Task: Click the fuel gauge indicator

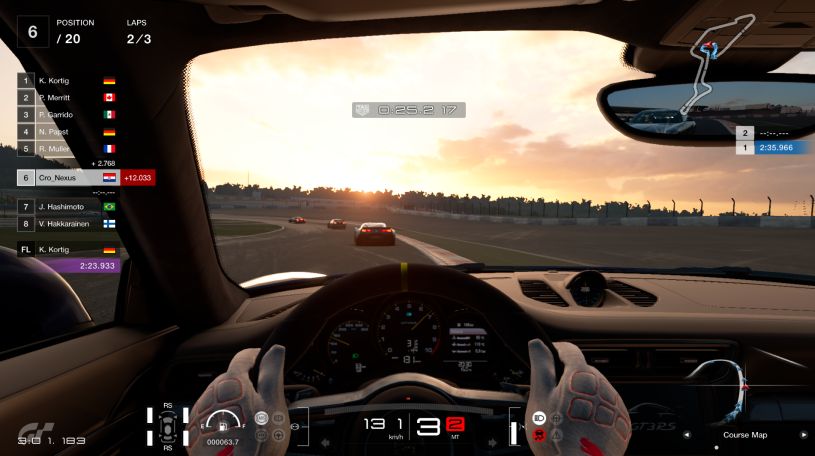Action: tap(222, 421)
